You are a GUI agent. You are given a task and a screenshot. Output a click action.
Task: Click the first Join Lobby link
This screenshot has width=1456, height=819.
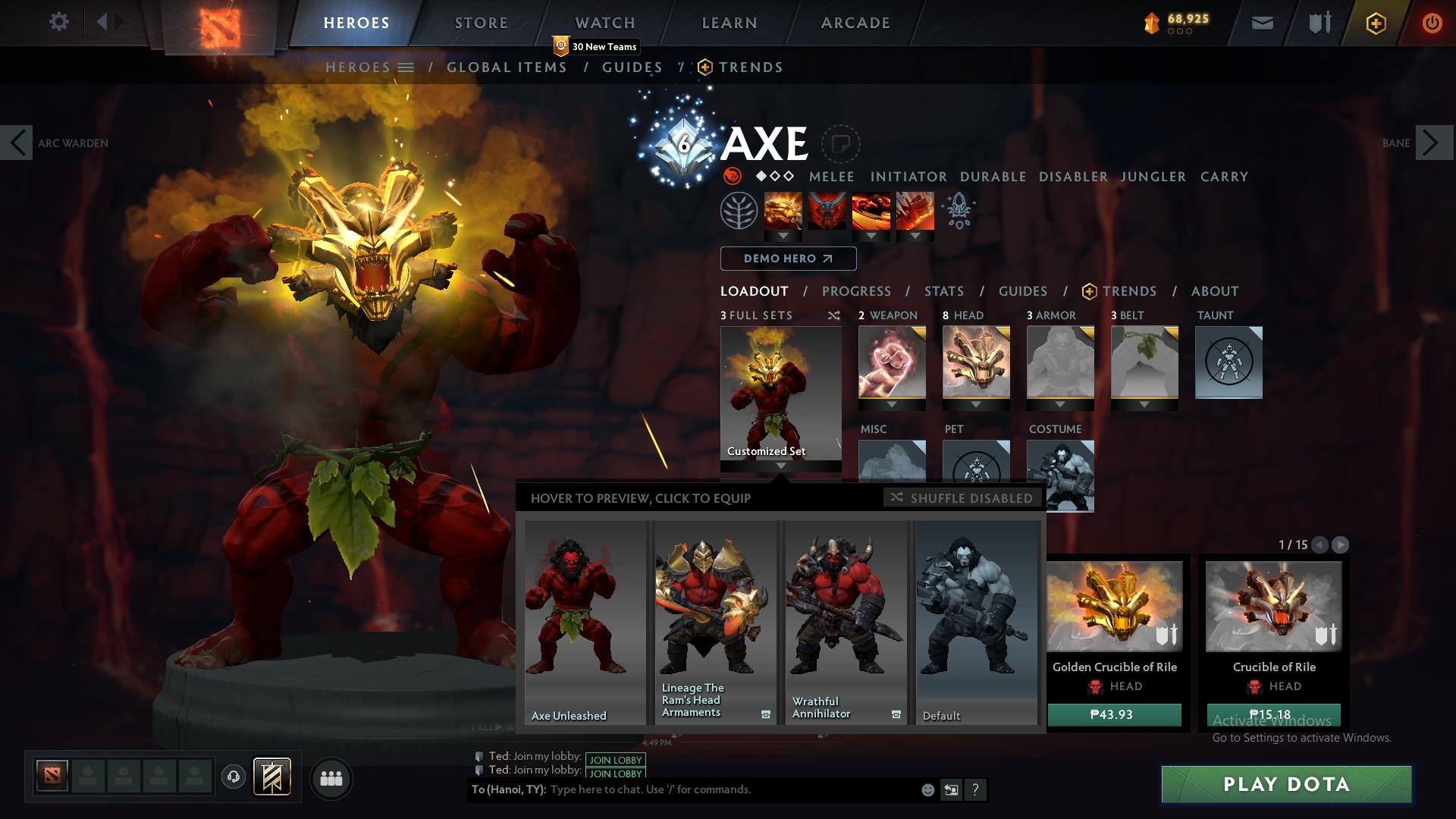tap(614, 760)
